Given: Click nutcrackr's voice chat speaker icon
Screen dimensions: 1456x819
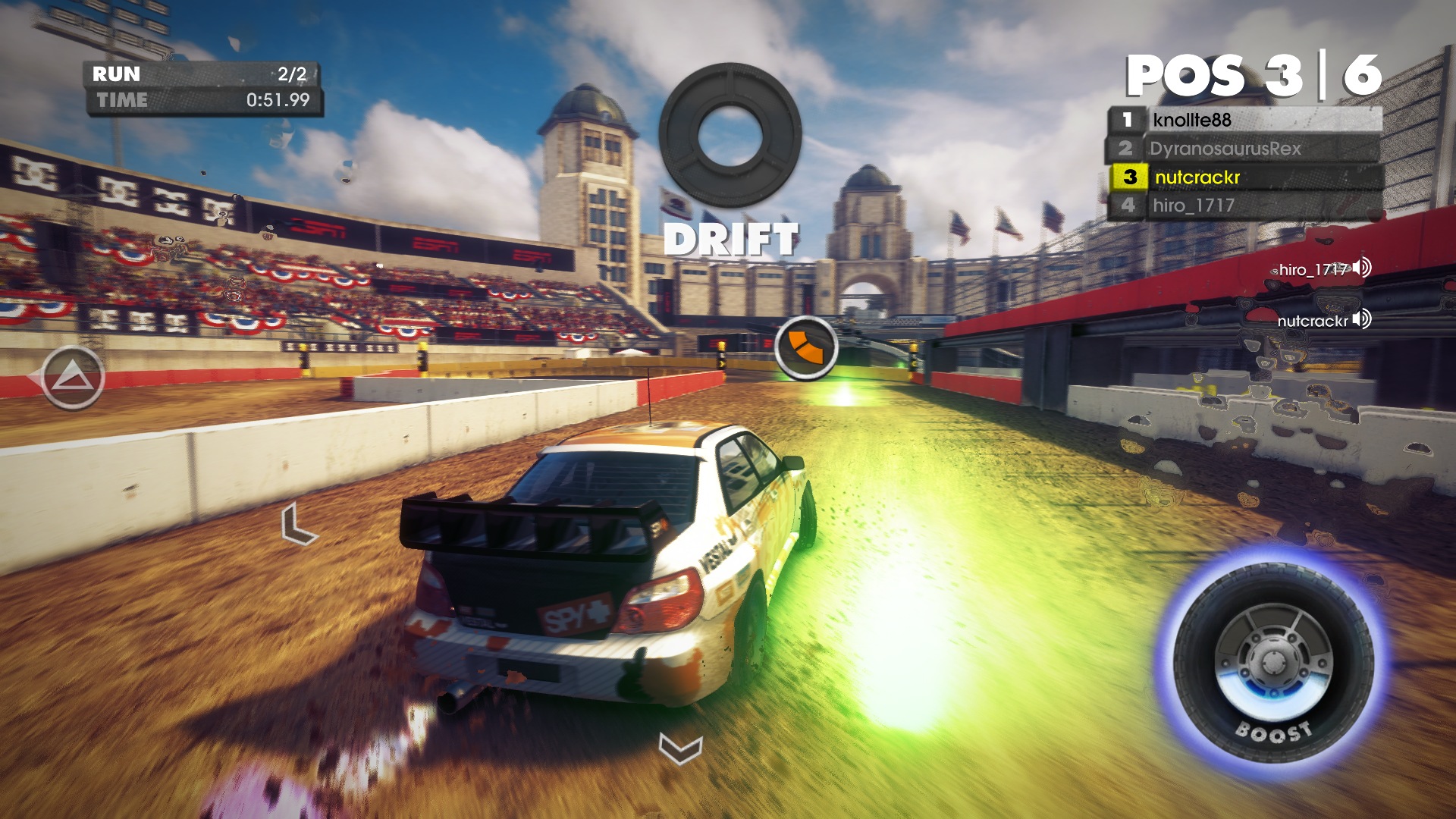Looking at the screenshot, I should [1362, 319].
